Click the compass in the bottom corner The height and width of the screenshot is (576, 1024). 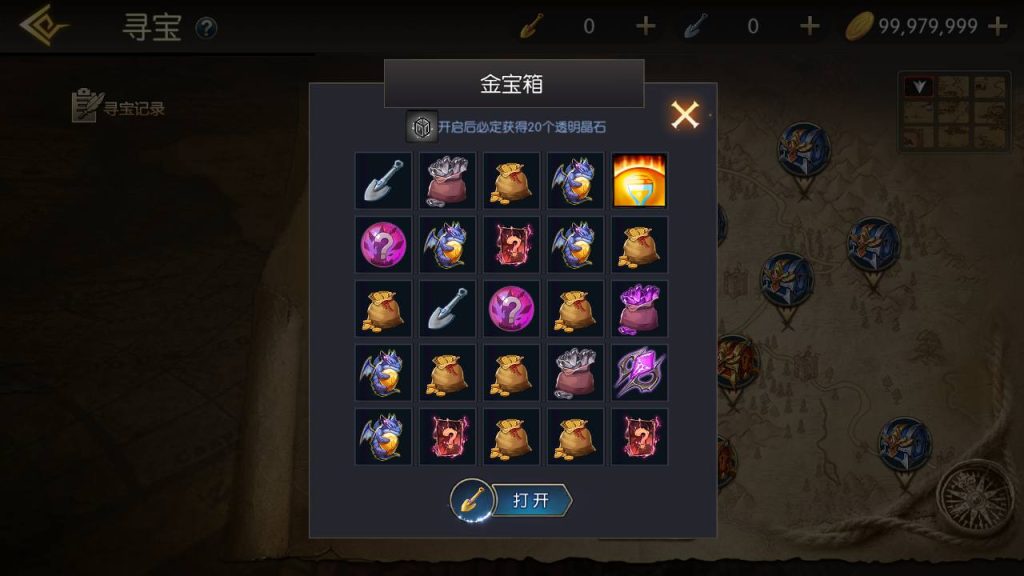(968, 492)
